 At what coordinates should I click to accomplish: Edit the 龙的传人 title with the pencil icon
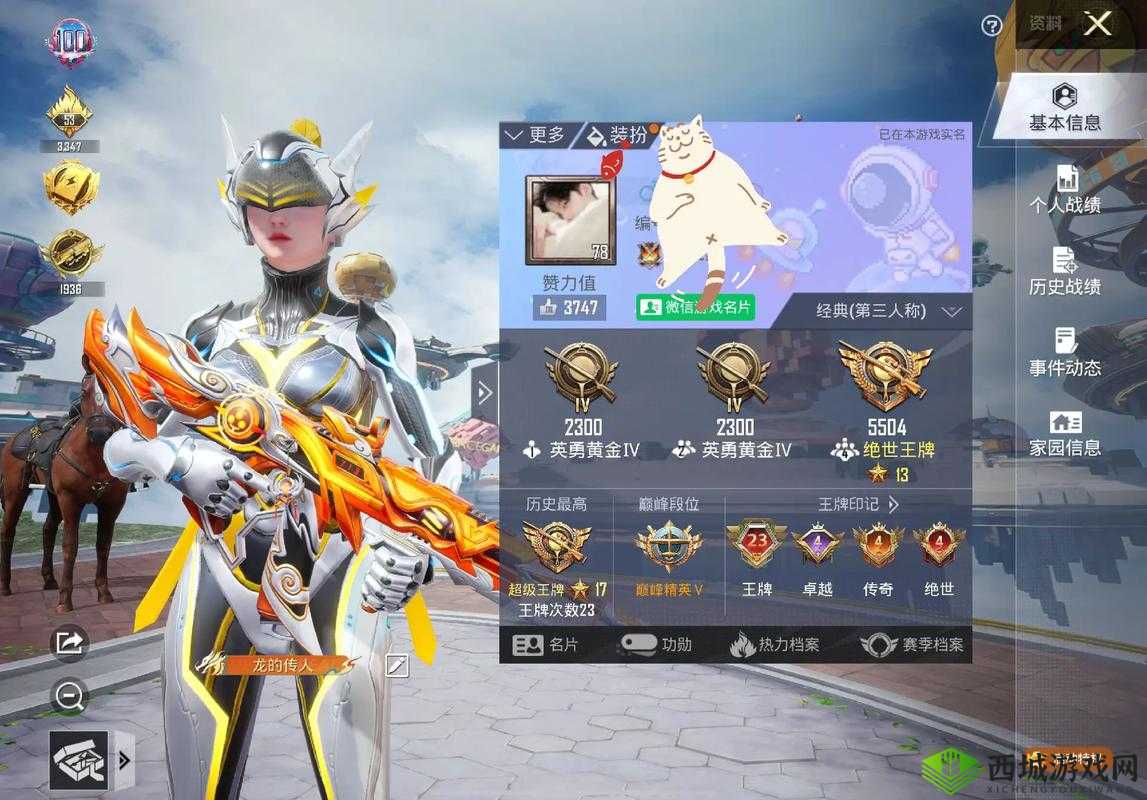coord(397,665)
